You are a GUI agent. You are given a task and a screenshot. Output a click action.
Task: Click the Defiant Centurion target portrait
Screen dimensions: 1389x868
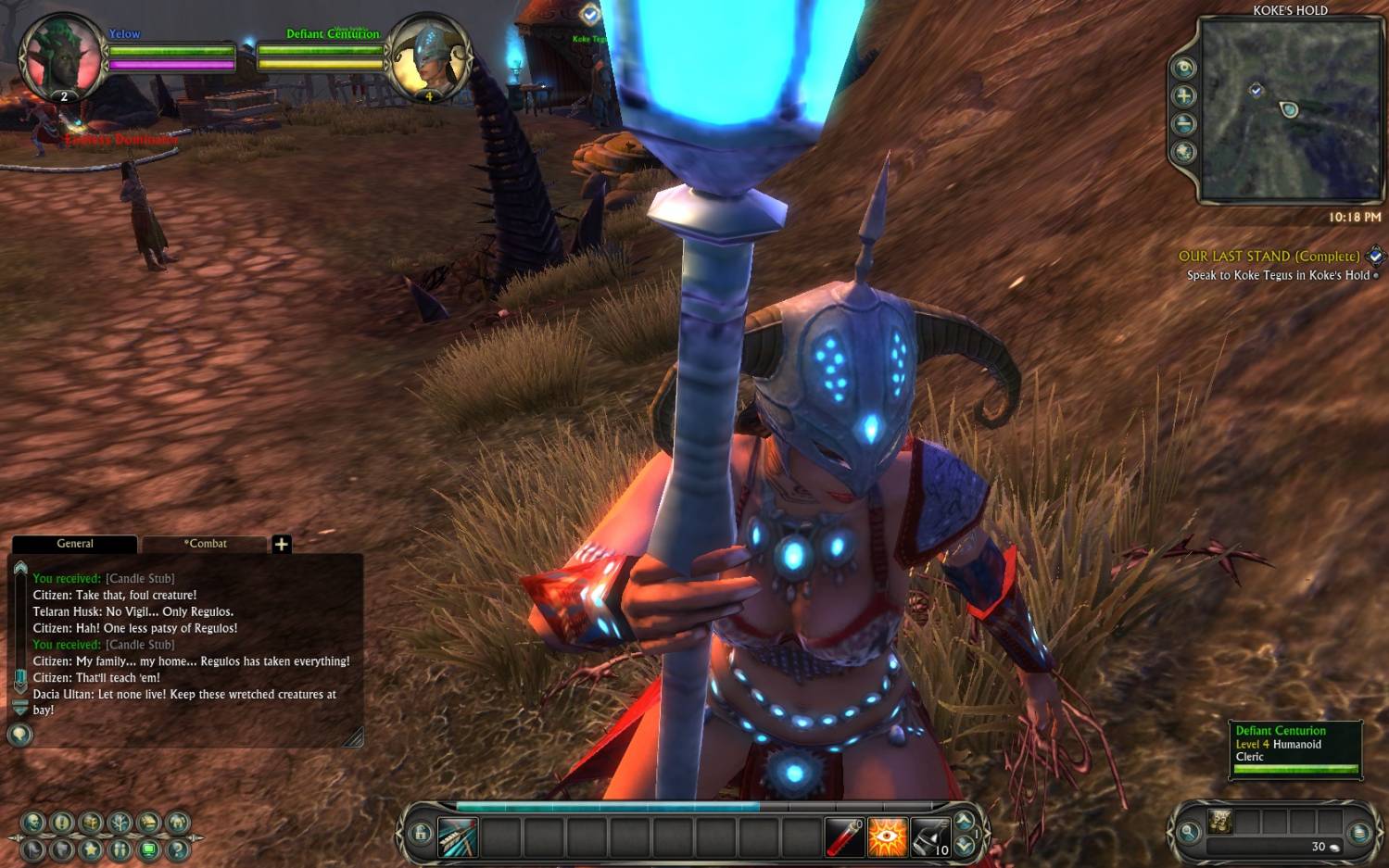[x=428, y=57]
